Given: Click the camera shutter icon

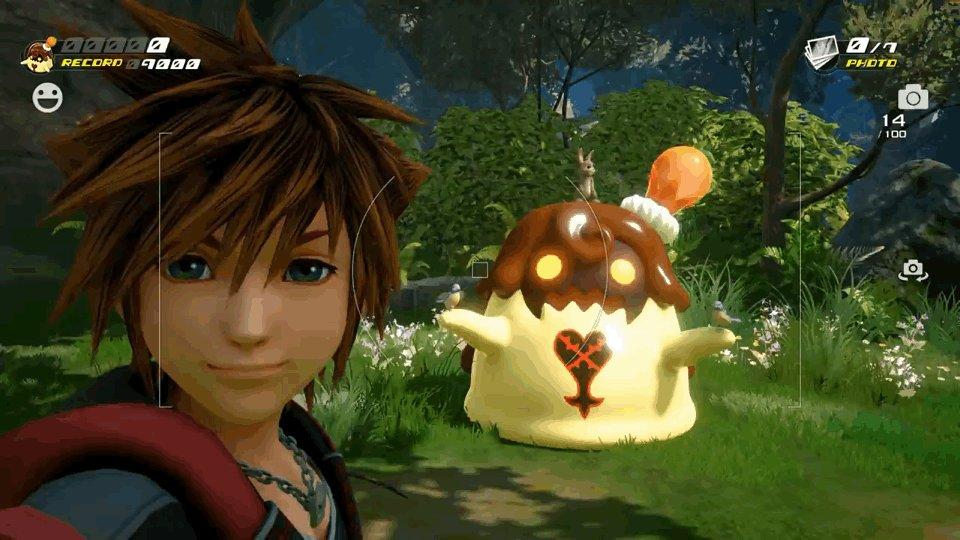Looking at the screenshot, I should pyautogui.click(x=912, y=97).
